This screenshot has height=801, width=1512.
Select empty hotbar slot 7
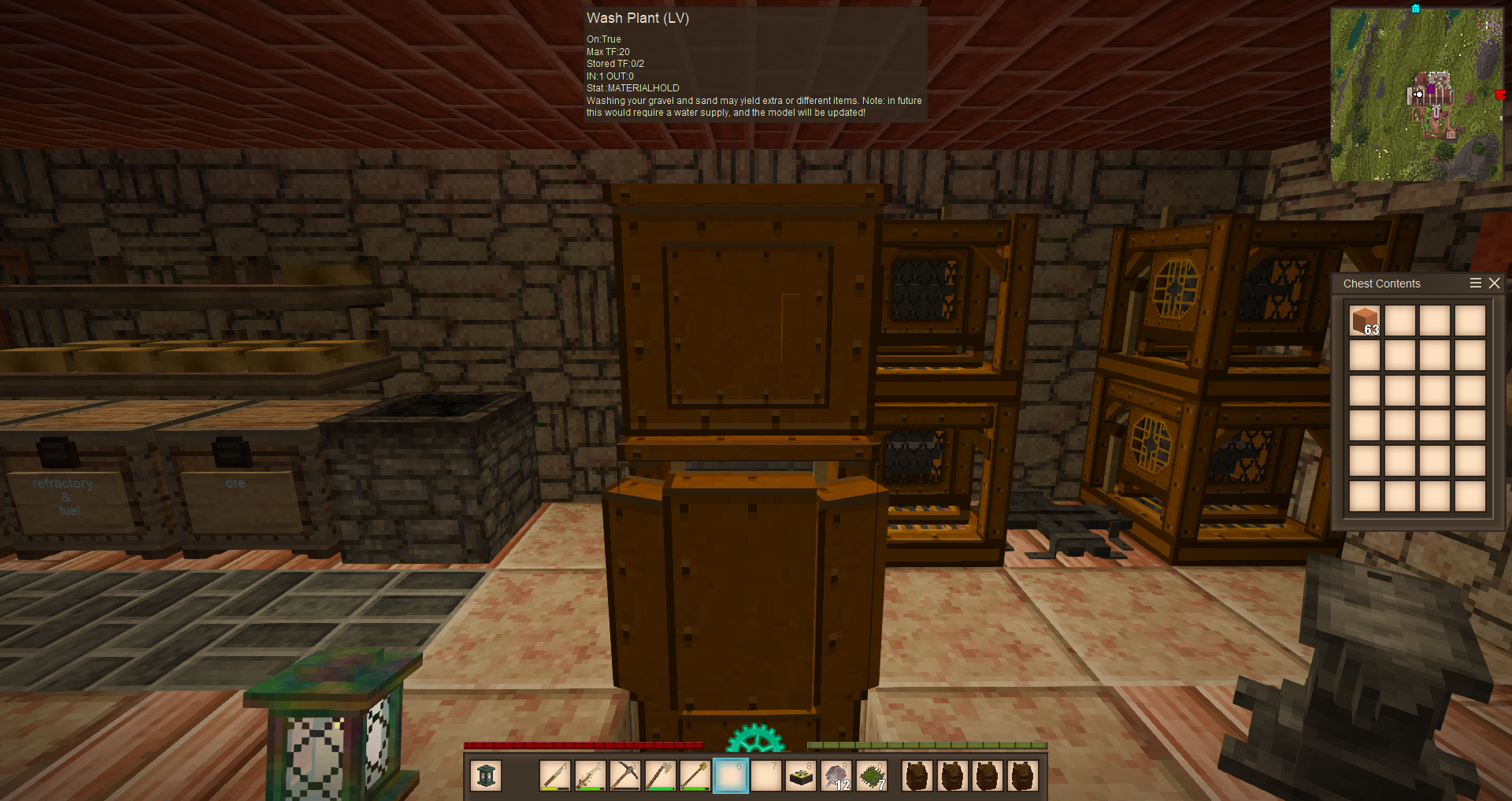pos(765,776)
